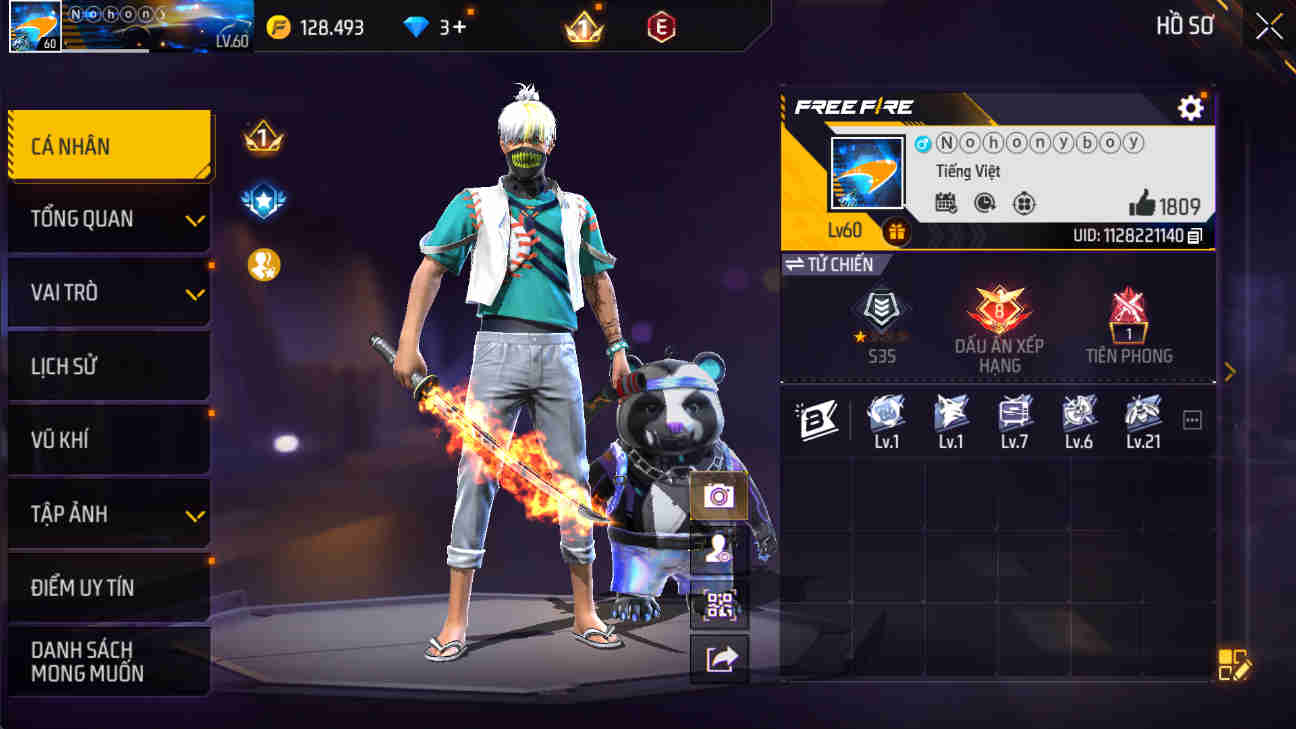Share the profile using the arrow icon
The height and width of the screenshot is (729, 1296).
pos(719,658)
